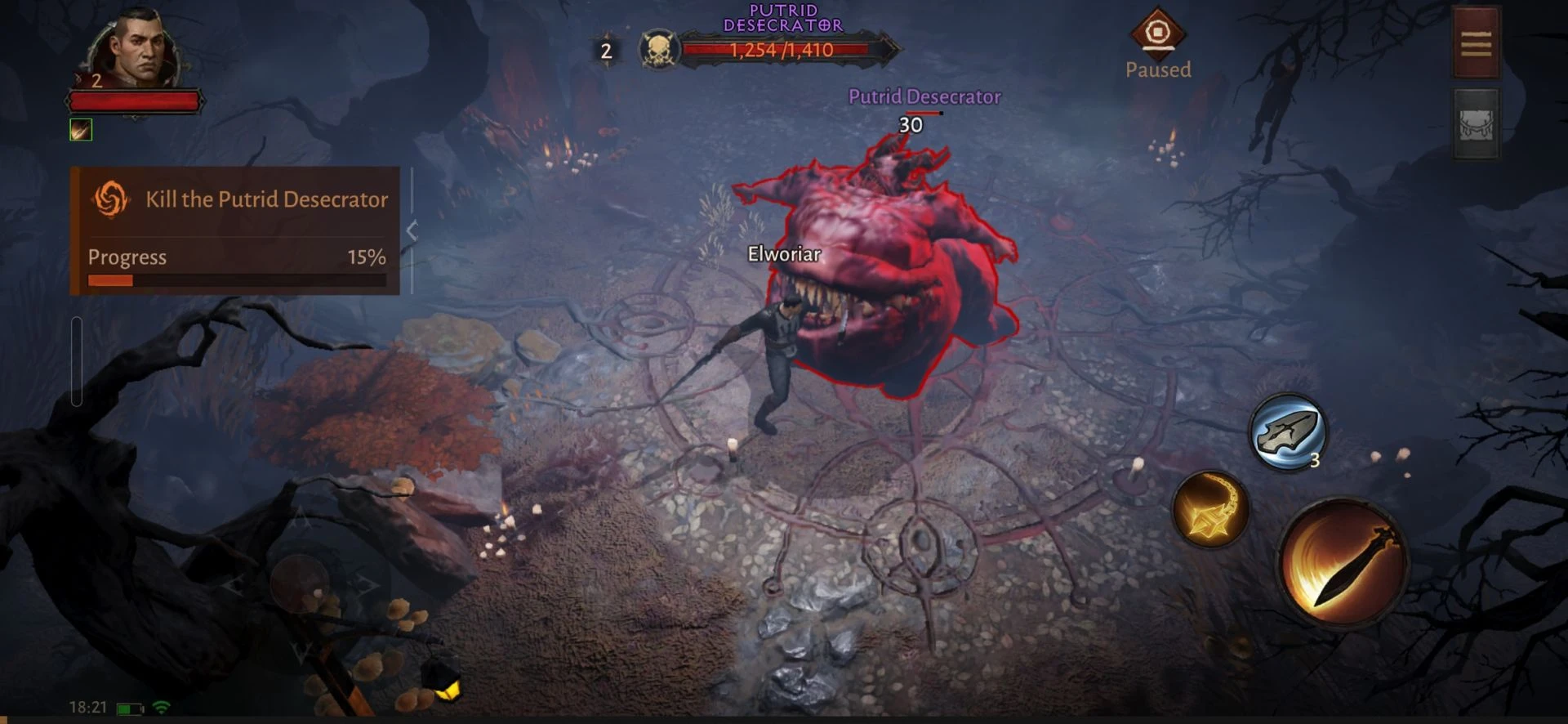Viewport: 1568px width, 724px height.
Task: Open the hamburger main menu
Action: [1476, 43]
